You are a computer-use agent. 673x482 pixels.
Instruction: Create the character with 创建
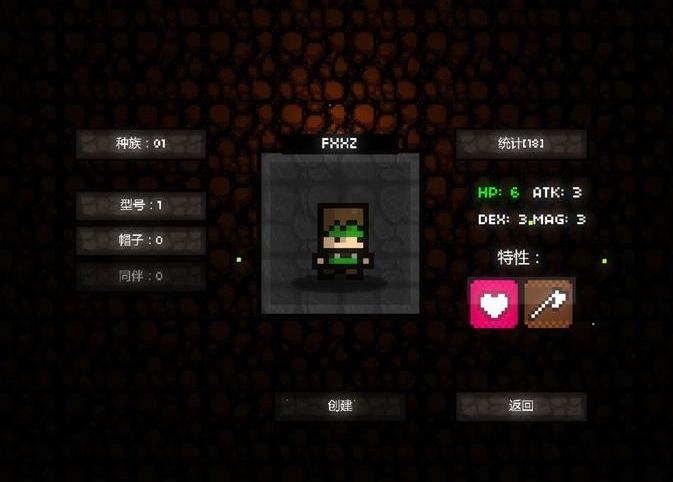click(x=340, y=406)
